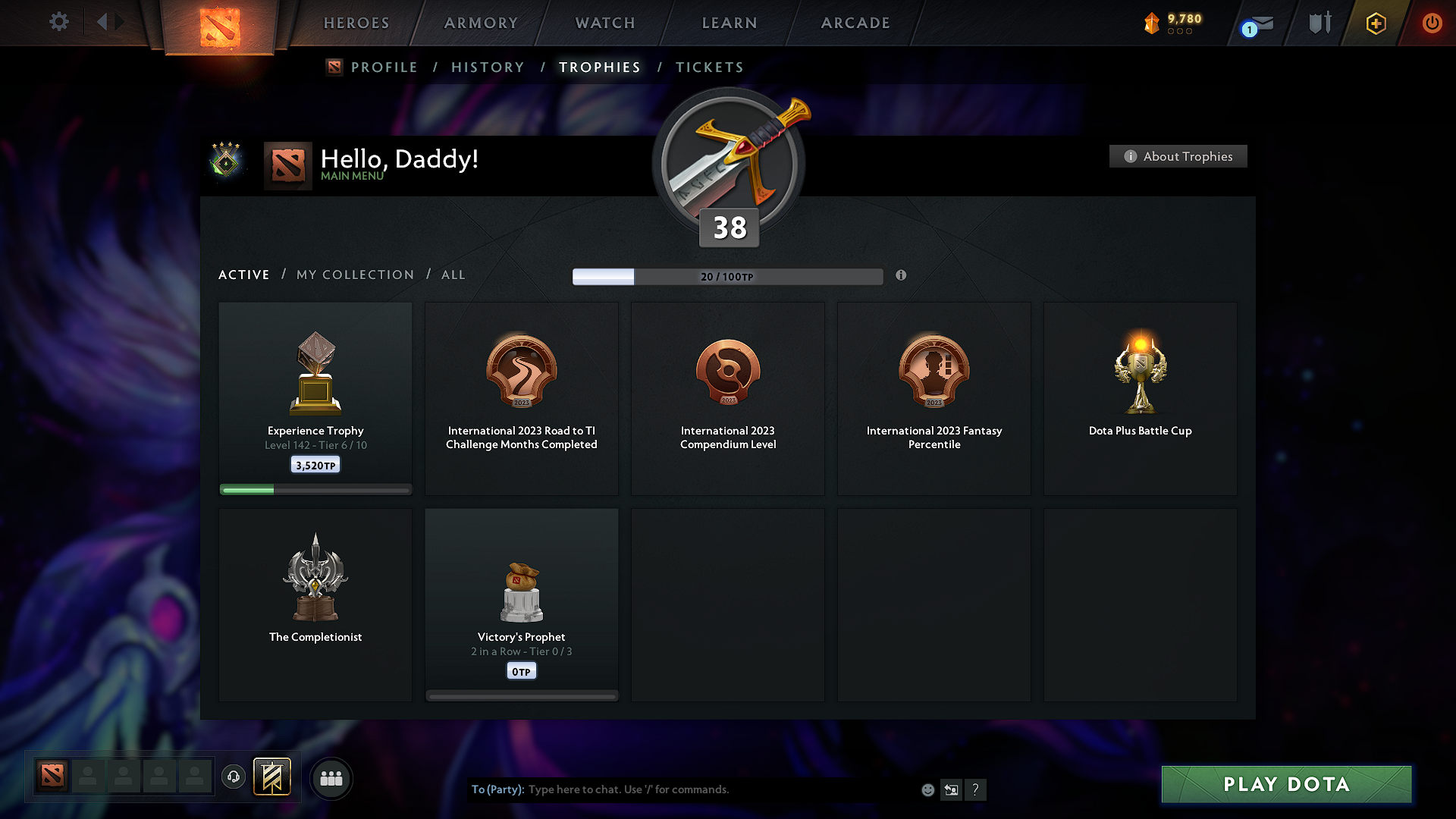Click the About Trophies button
Image resolution: width=1456 pixels, height=819 pixels.
pyautogui.click(x=1178, y=156)
